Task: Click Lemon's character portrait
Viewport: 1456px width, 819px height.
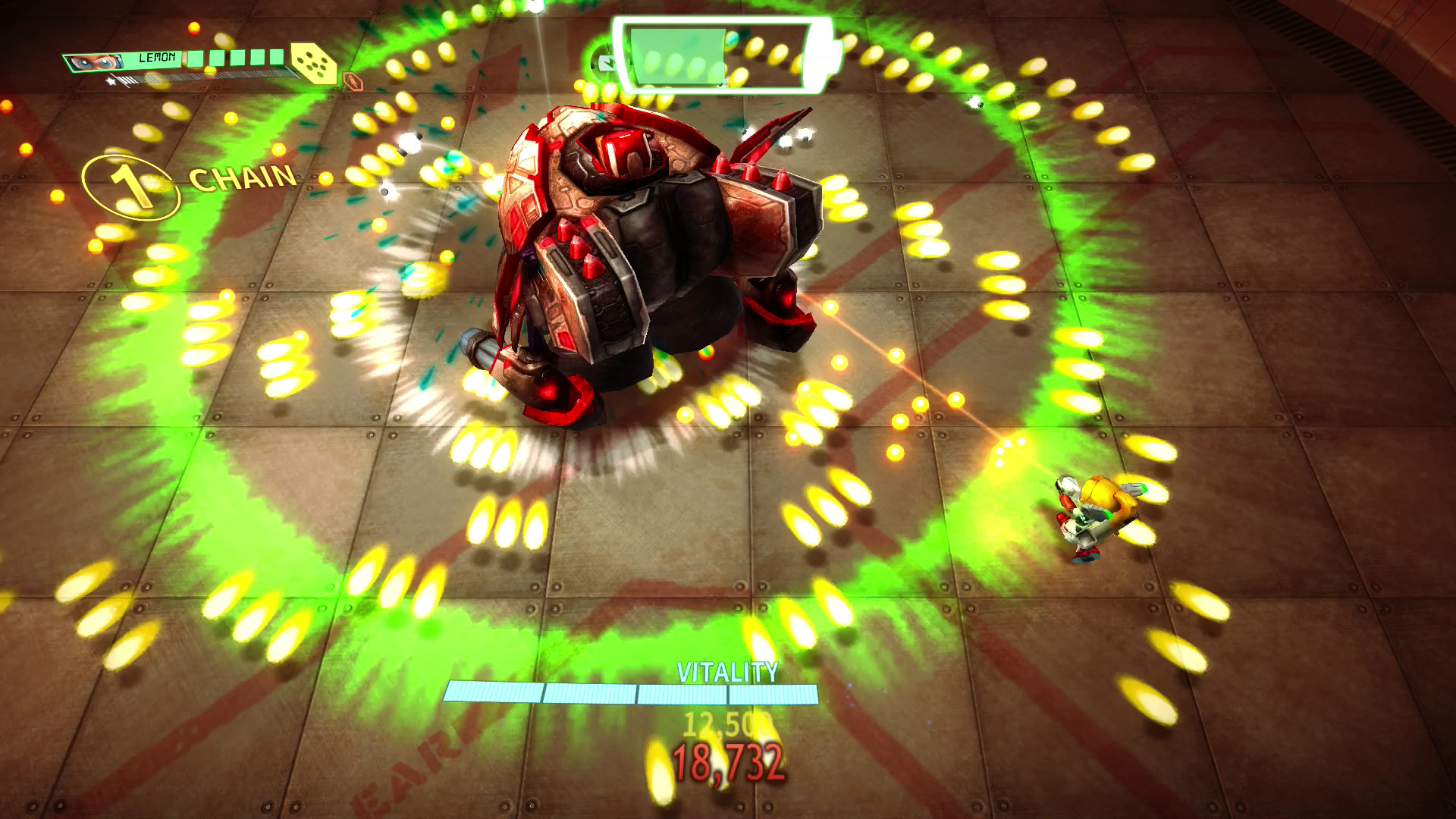Action: tap(94, 62)
